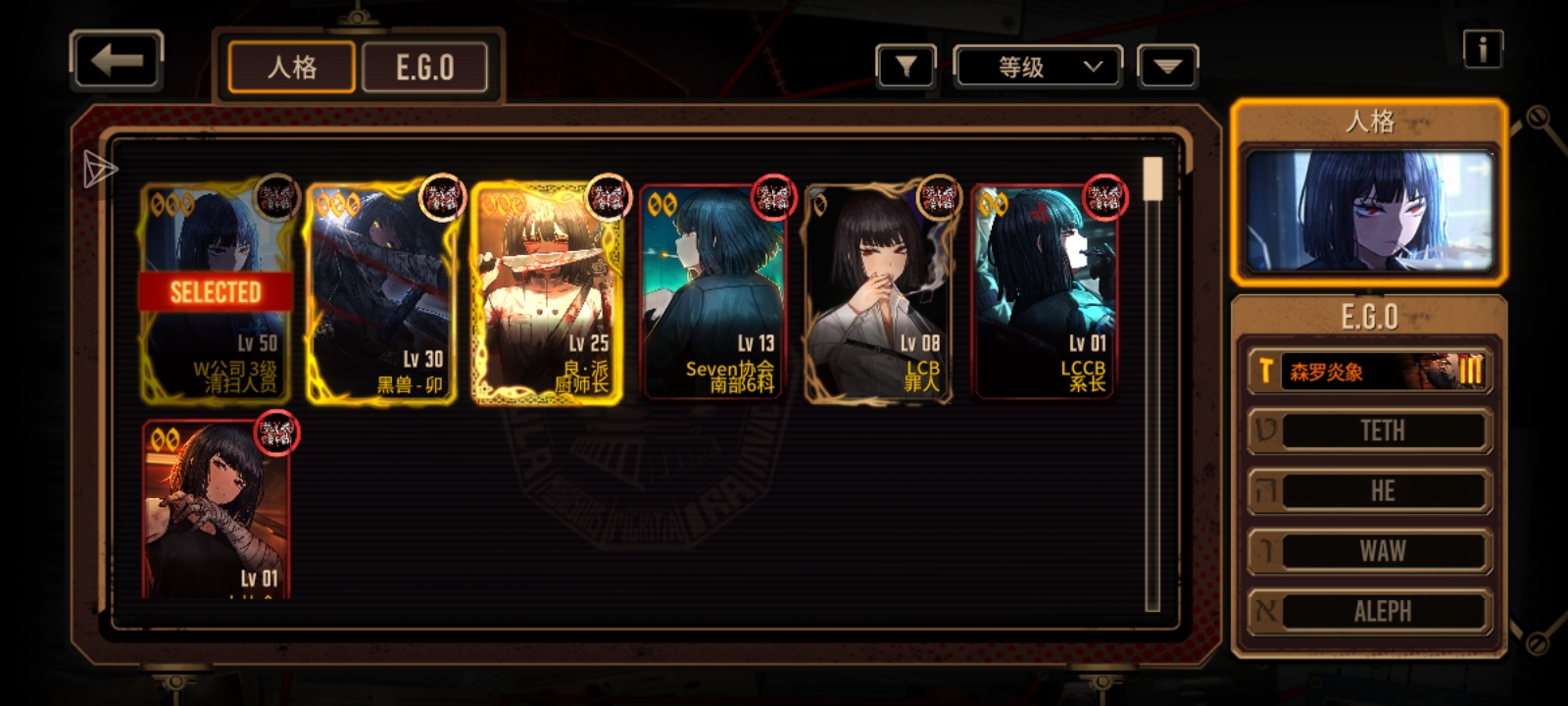Viewport: 1568px width, 706px height.
Task: Click the selected identity portrait panel
Action: (1368, 211)
